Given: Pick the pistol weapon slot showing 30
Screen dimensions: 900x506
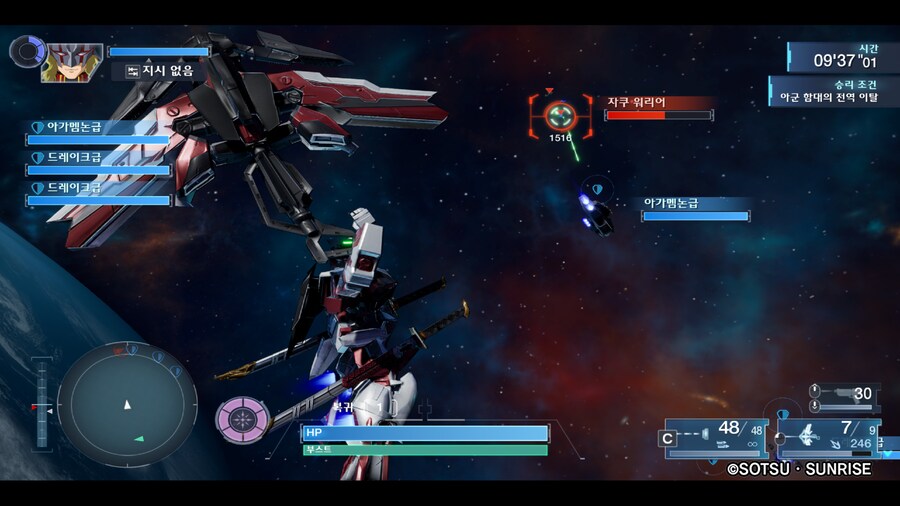Looking at the screenshot, I should [x=844, y=395].
